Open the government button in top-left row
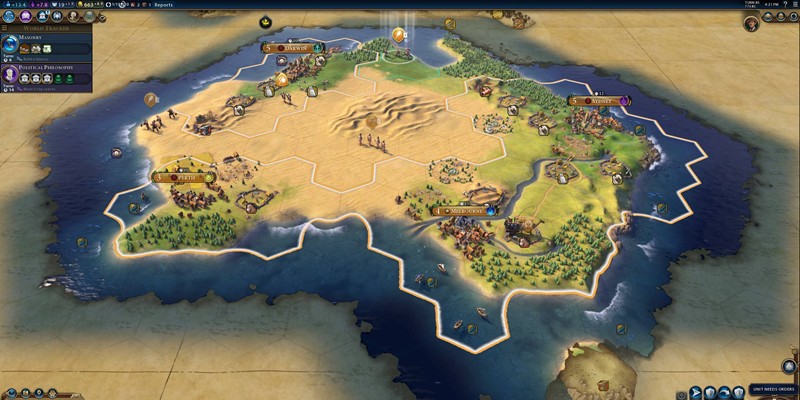800x400 pixels. (42, 15)
